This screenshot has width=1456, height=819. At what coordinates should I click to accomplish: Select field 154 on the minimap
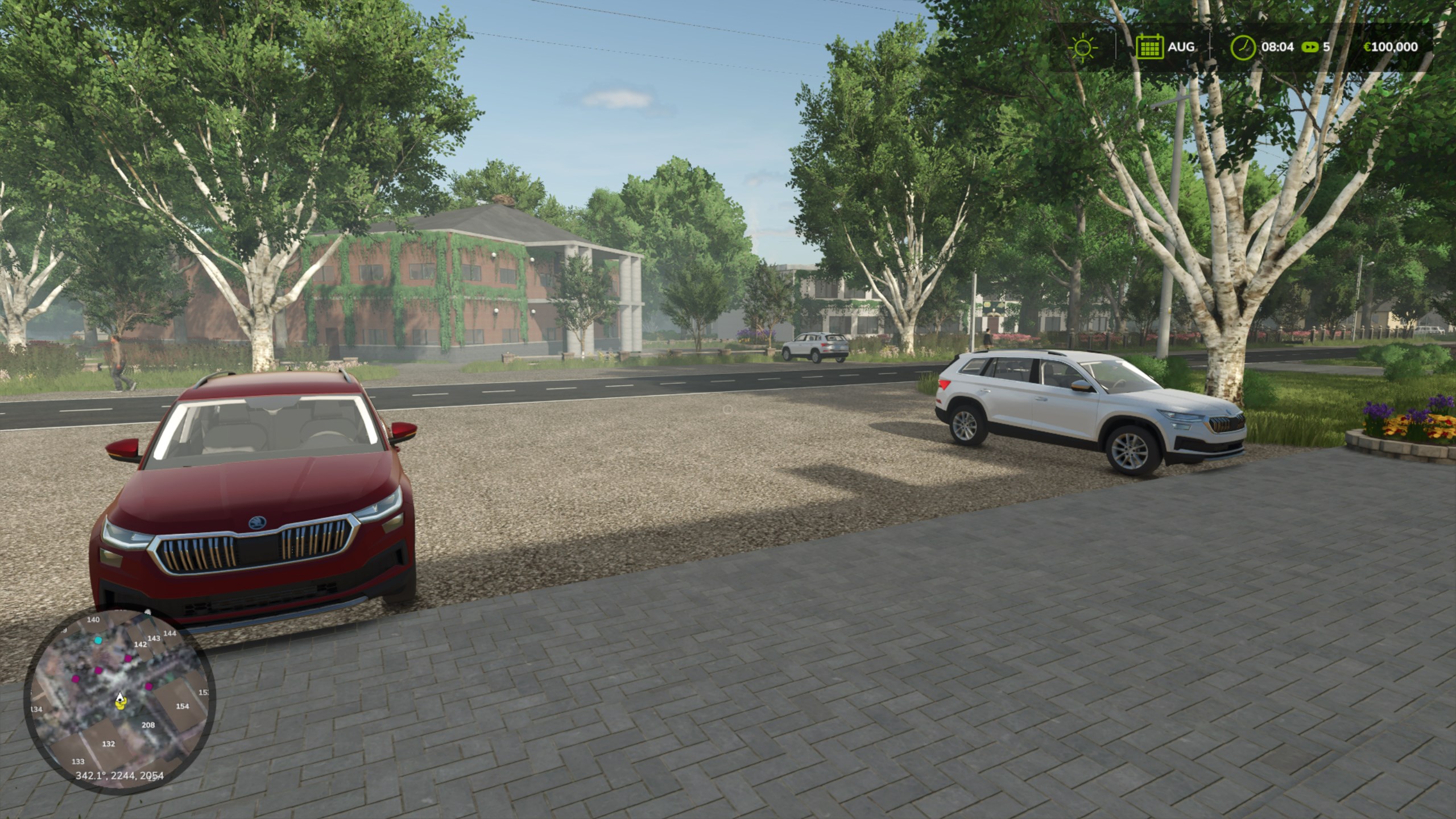[x=182, y=706]
